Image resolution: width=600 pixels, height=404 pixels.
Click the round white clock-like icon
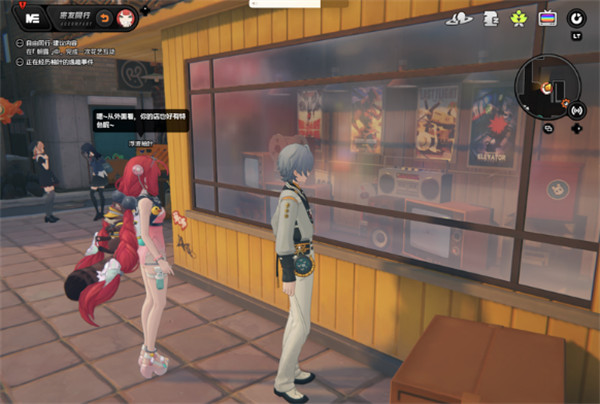point(577,18)
